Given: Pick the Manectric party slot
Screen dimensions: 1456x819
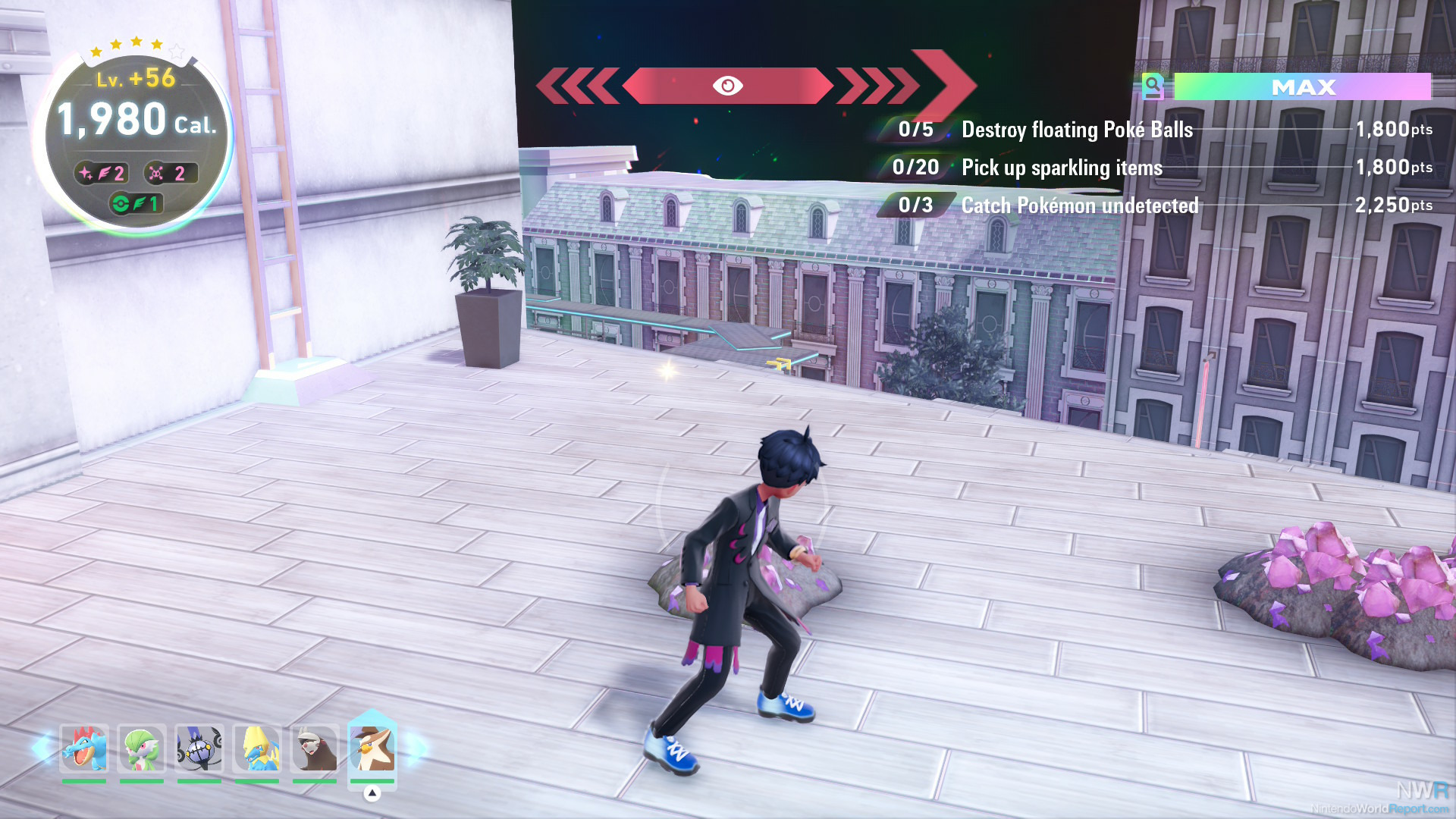Looking at the screenshot, I should point(257,749).
